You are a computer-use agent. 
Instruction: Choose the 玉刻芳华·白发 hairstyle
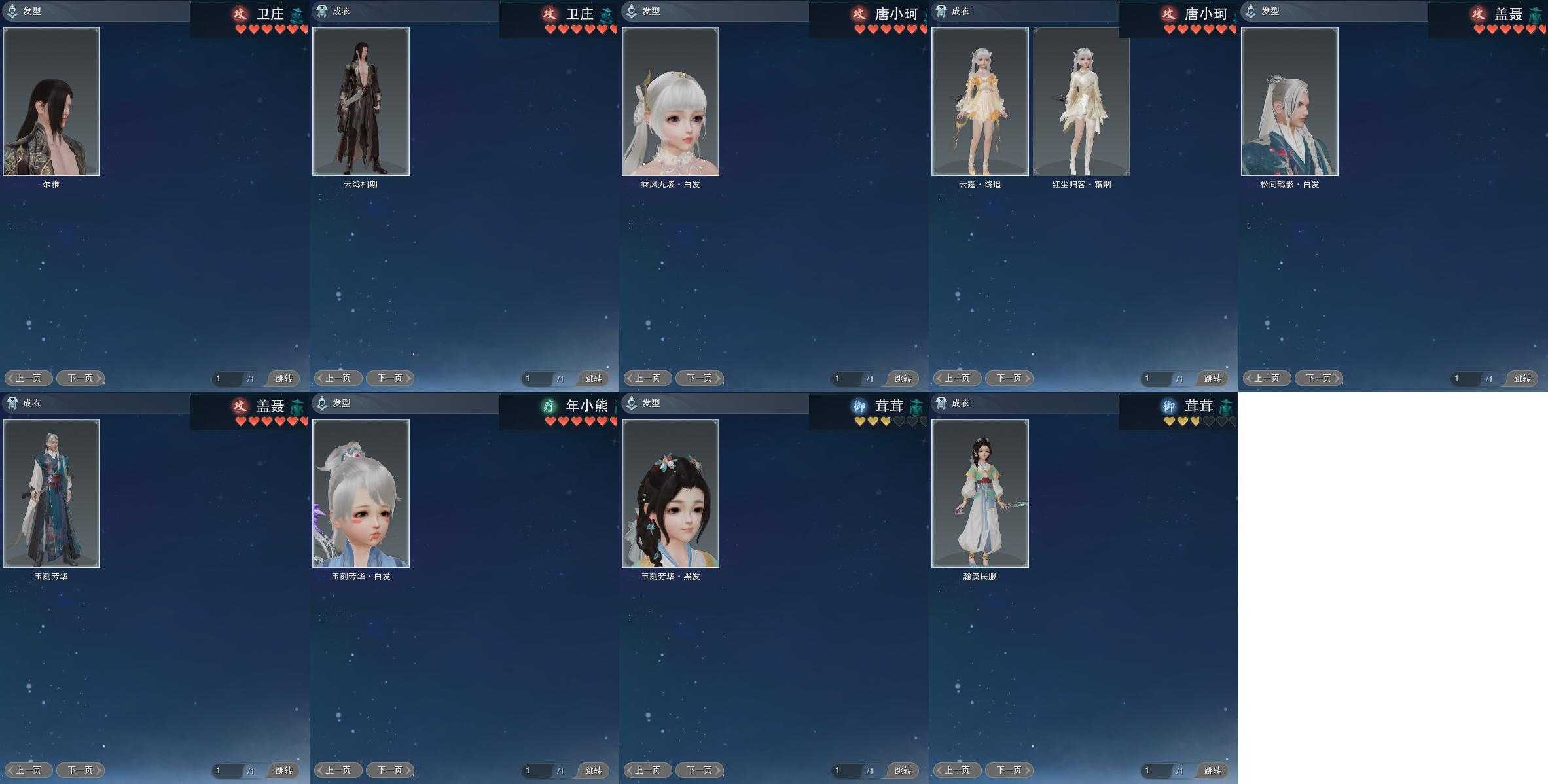pyautogui.click(x=361, y=493)
